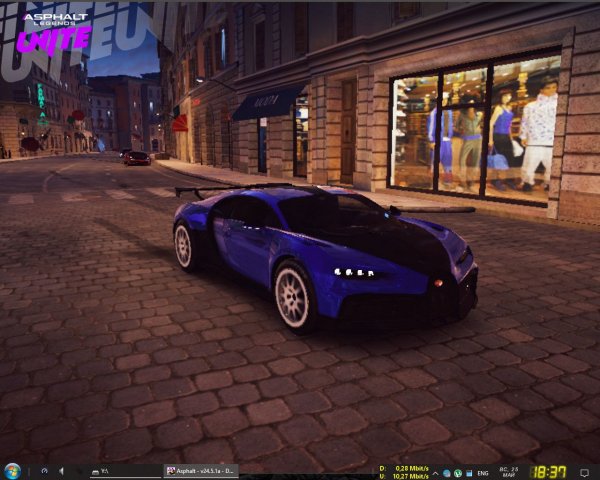Open the Windows Start menu
The image size is (600, 480).
pos(13,471)
